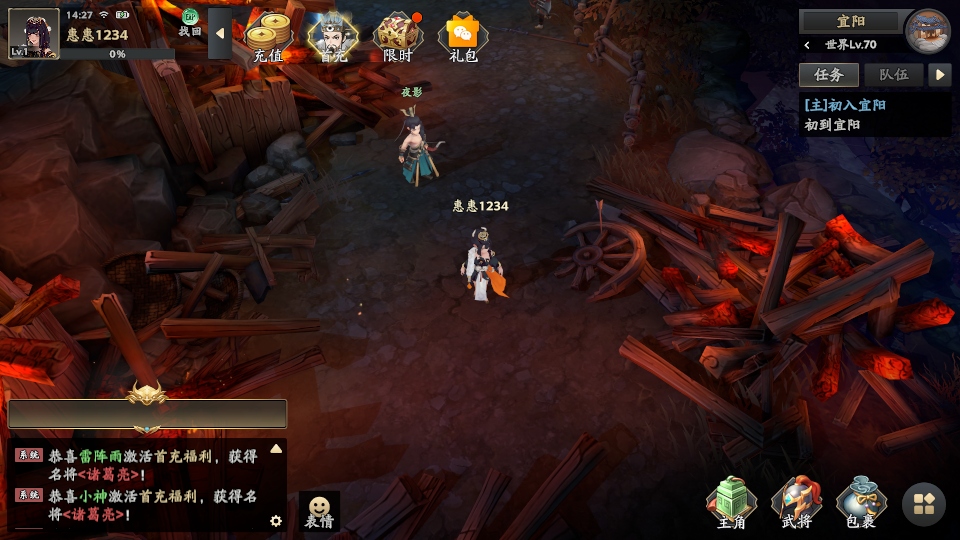This screenshot has width=960, height=540.
Task: Open chat settings with the gear icon
Action: [x=276, y=520]
